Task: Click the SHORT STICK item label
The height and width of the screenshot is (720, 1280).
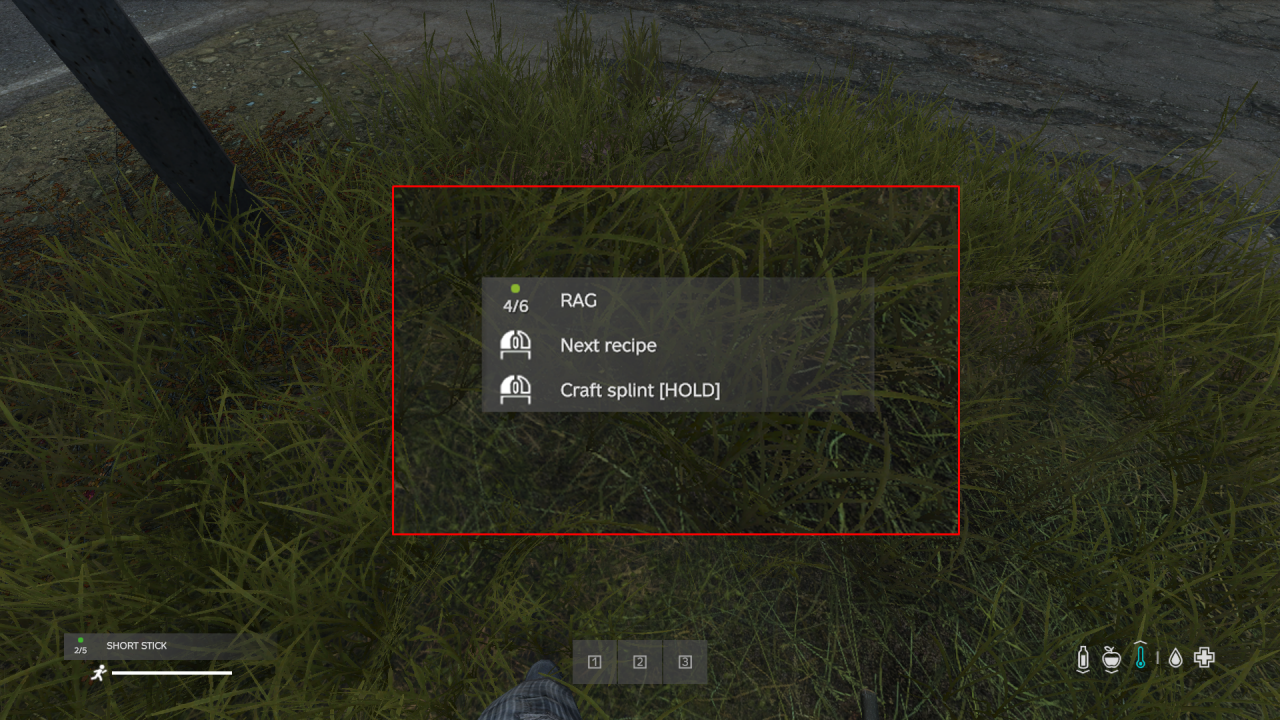Action: point(137,645)
